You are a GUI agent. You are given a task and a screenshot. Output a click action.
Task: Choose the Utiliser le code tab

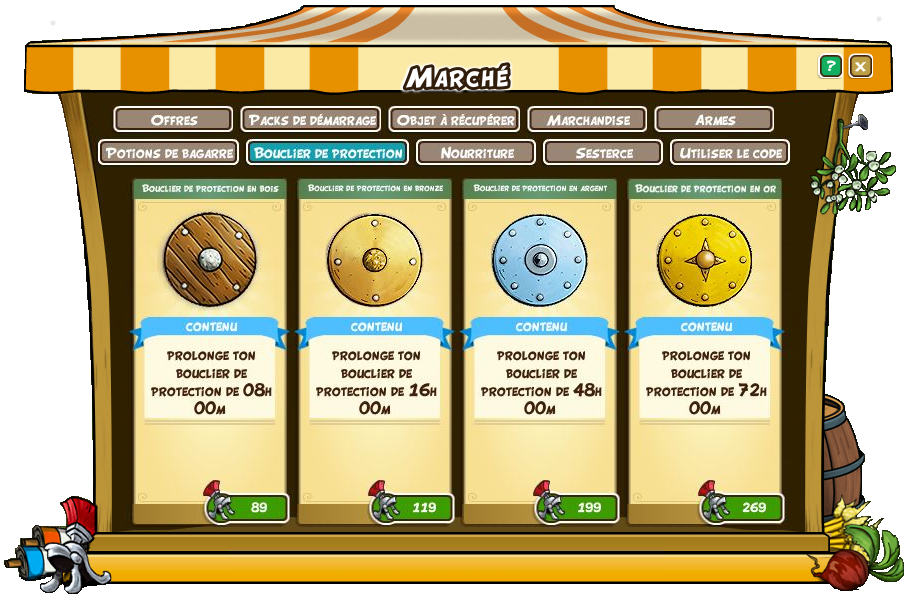[730, 153]
